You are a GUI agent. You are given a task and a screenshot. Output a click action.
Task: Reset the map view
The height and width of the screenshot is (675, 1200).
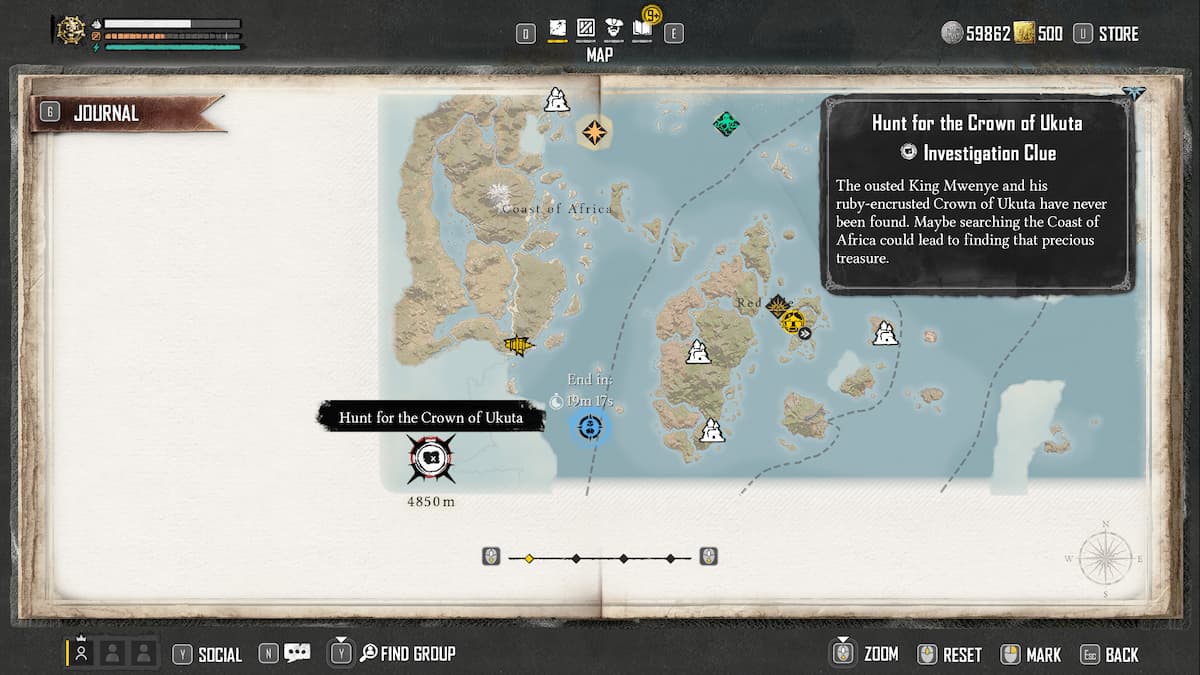(961, 655)
